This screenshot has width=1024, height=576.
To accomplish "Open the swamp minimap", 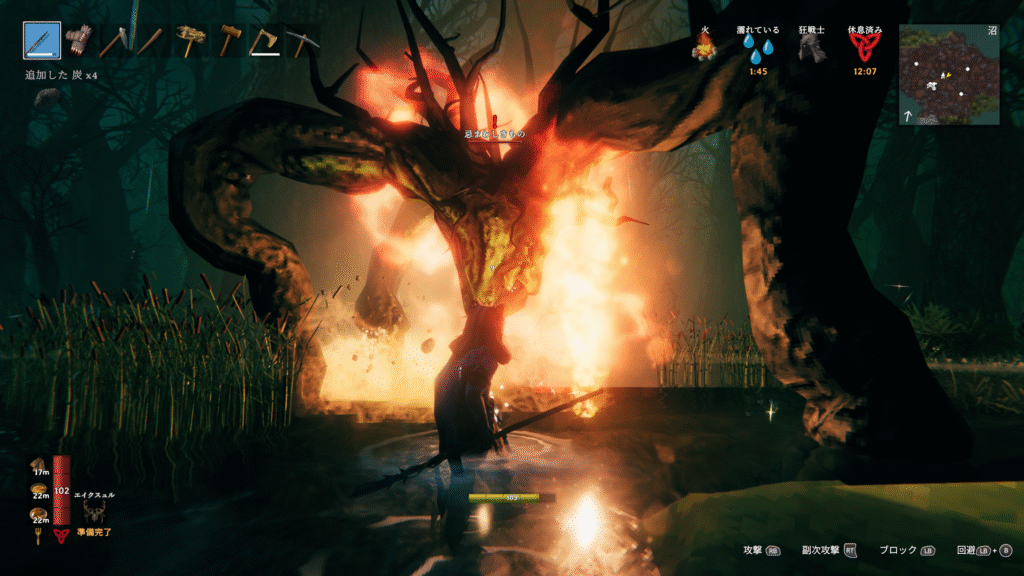I will (x=948, y=75).
